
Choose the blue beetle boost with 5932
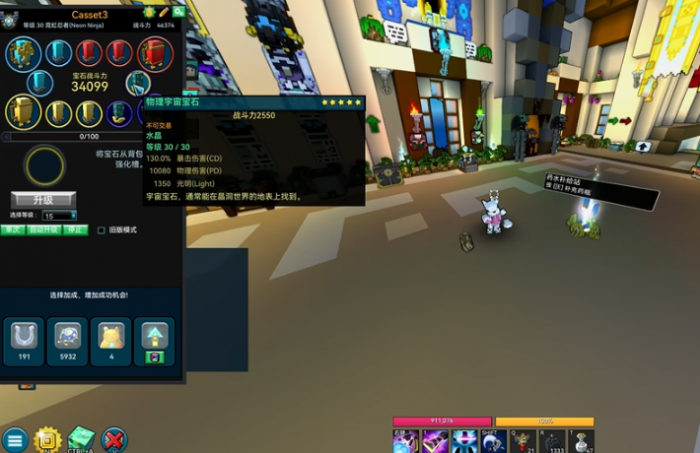68,341
